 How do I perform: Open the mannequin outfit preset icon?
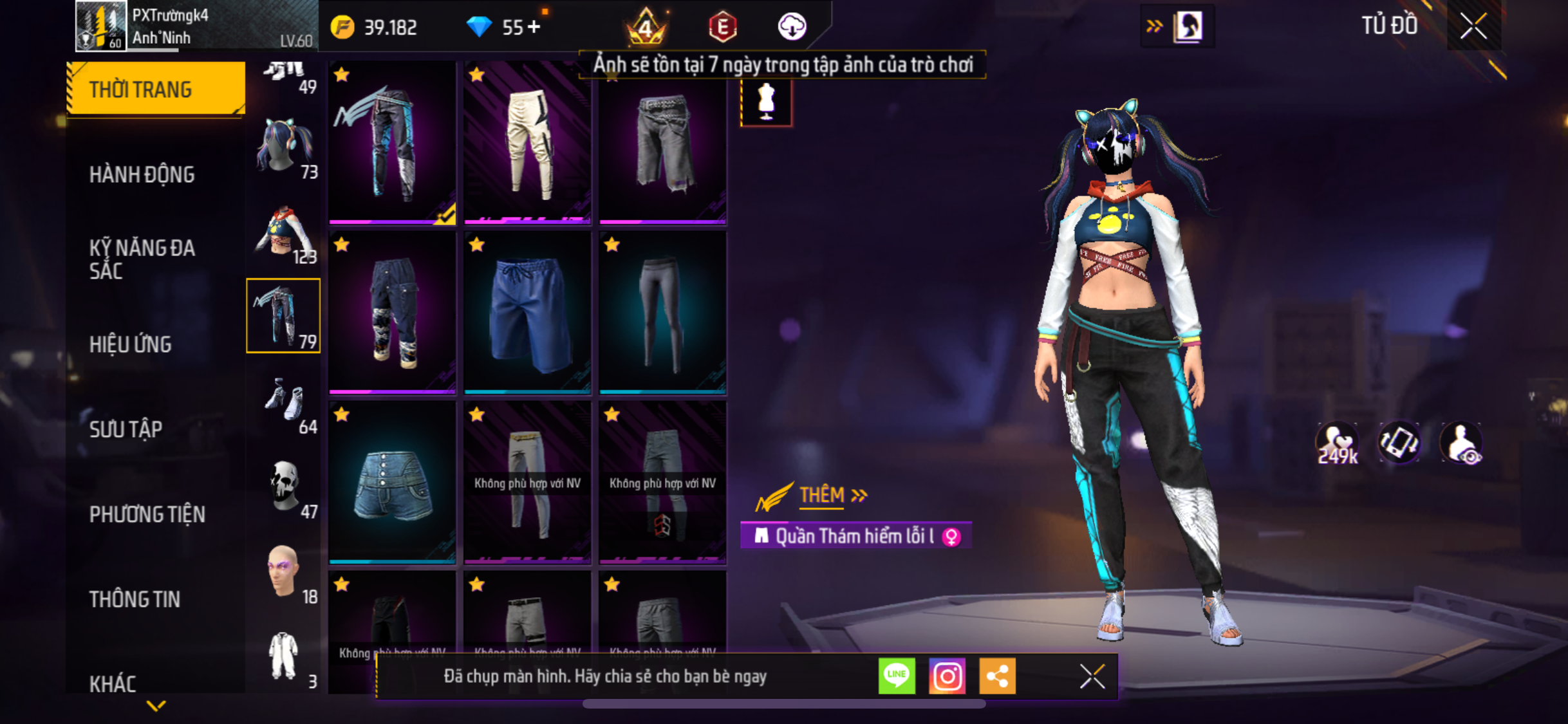coord(766,102)
